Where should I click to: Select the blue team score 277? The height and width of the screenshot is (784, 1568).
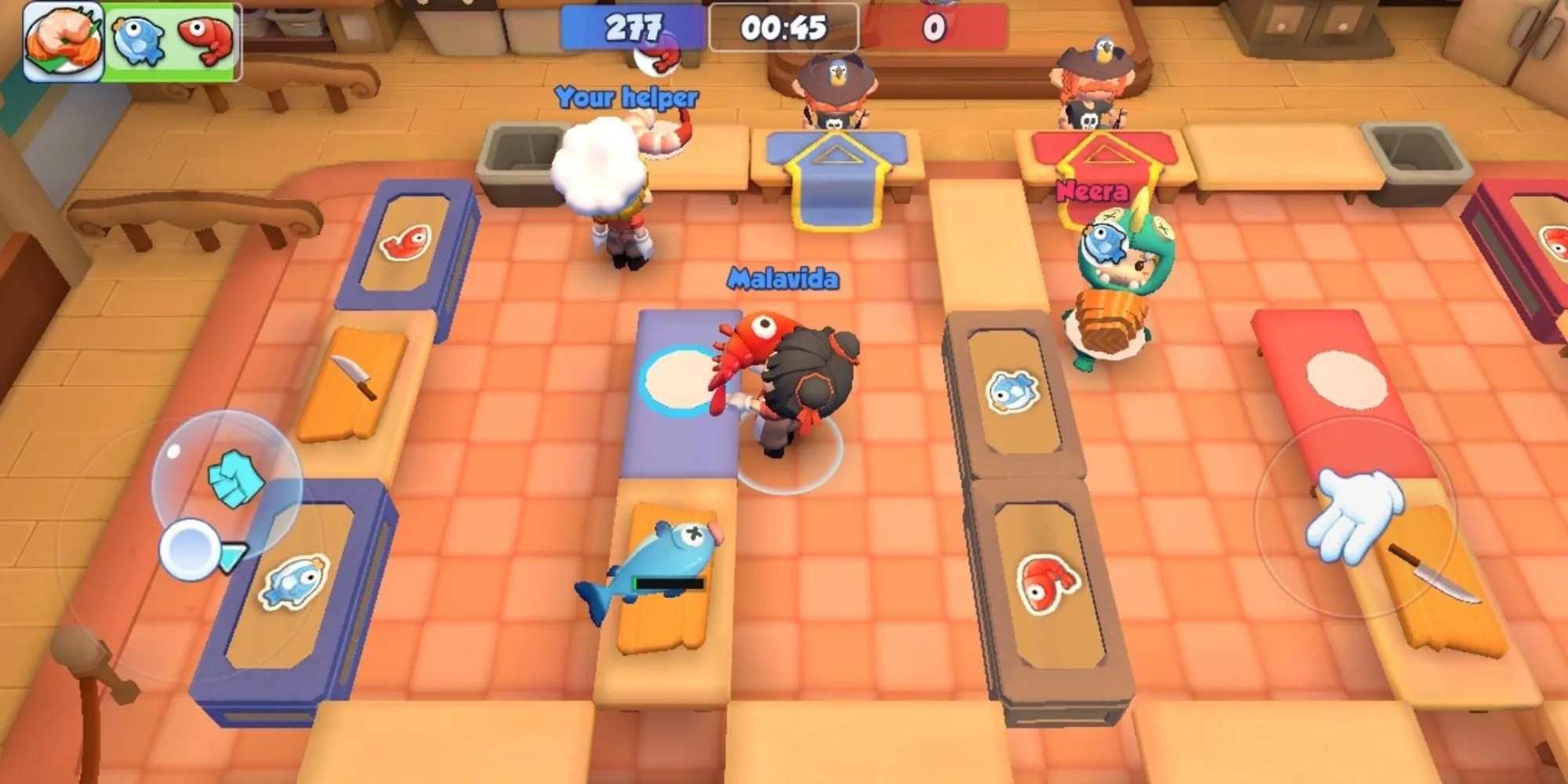coord(633,25)
